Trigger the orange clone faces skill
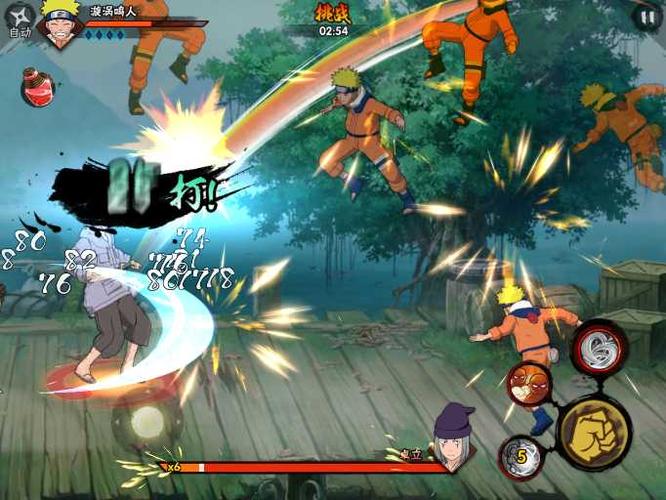The height and width of the screenshot is (500, 666). point(527,383)
